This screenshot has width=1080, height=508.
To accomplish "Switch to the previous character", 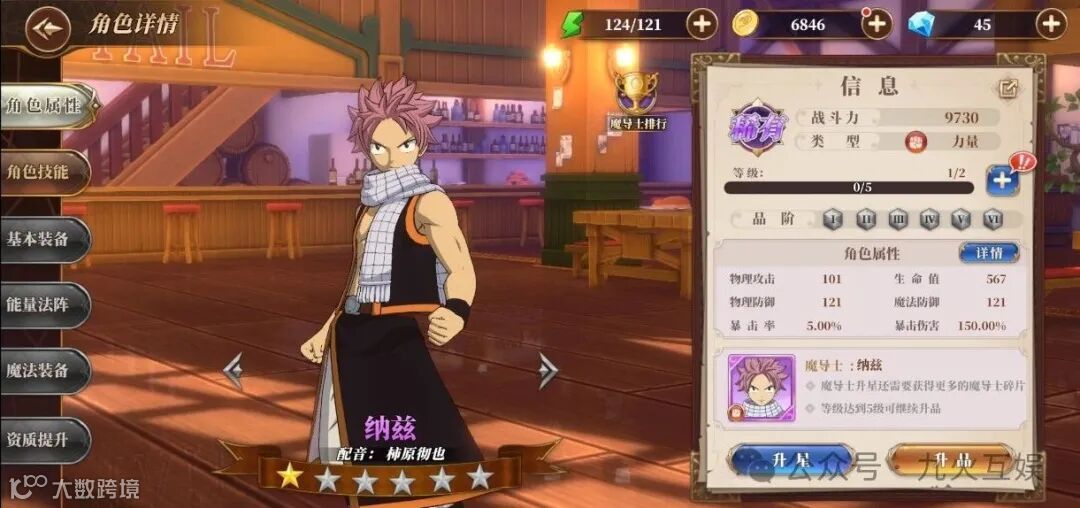I will (x=233, y=370).
